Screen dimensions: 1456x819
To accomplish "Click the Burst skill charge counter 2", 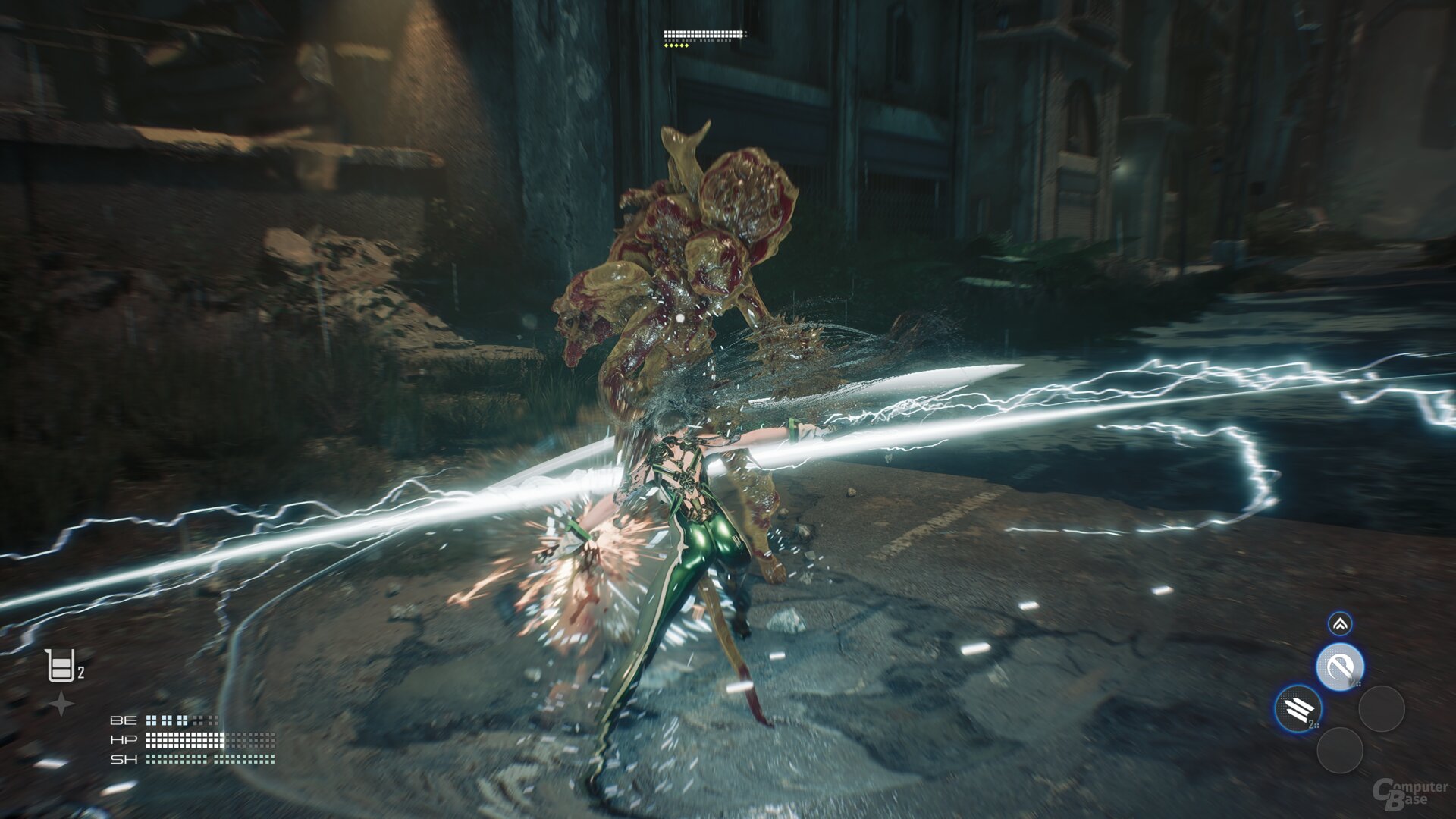I will (x=1313, y=723).
